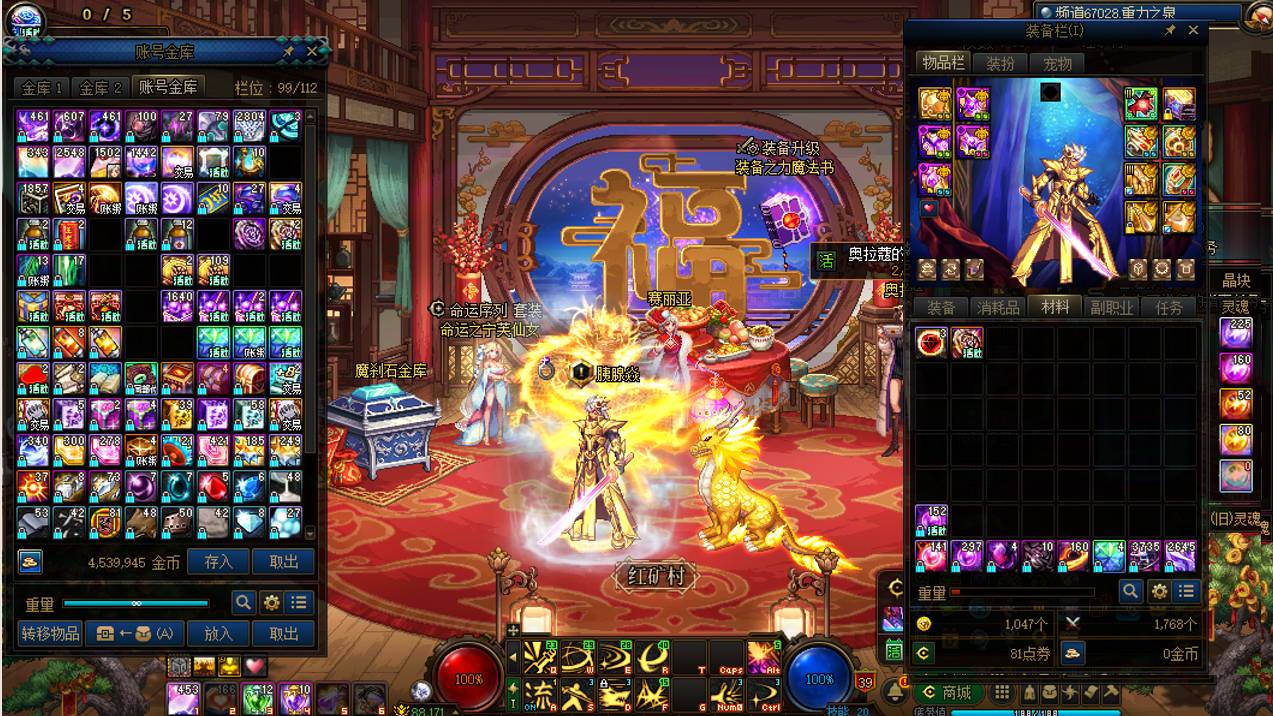Image resolution: width=1273 pixels, height=716 pixels.
Task: Open the 副职业 sub-profession tab
Action: coord(1111,308)
